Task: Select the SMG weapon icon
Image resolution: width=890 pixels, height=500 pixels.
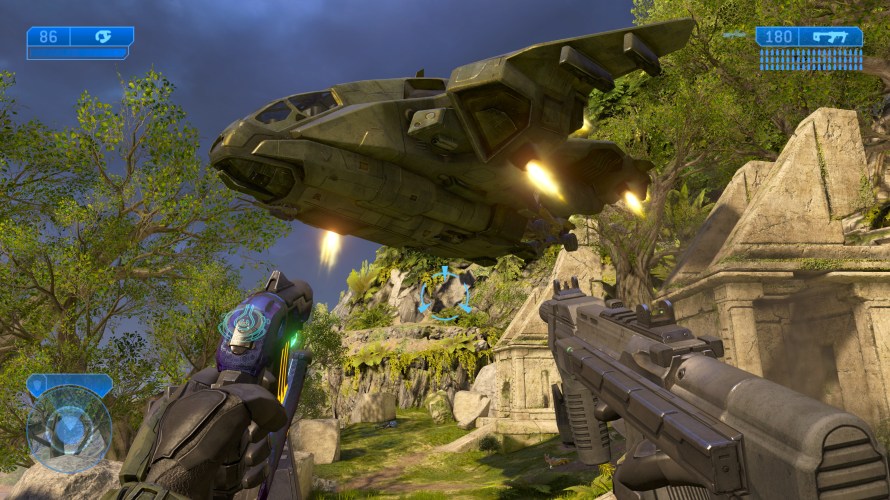Action: coord(831,37)
